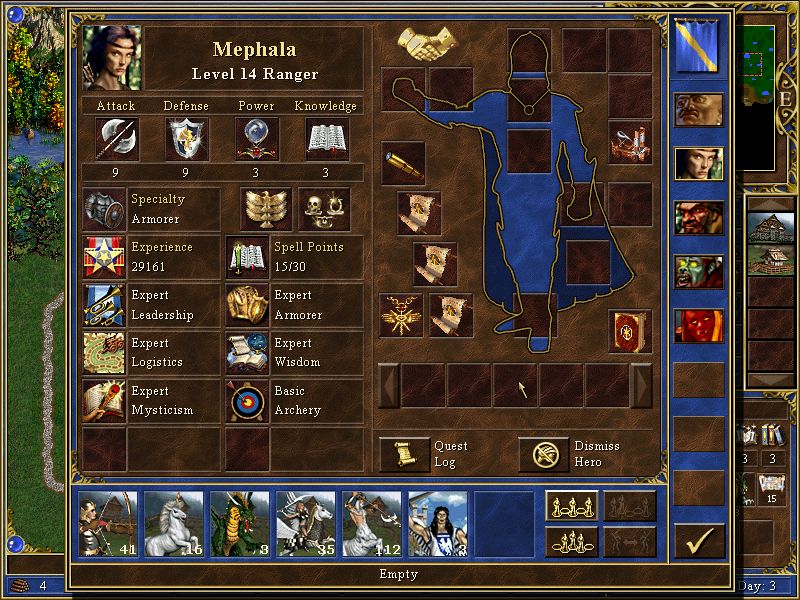800x600 pixels.
Task: Open the Quest Log
Action: coord(404,455)
